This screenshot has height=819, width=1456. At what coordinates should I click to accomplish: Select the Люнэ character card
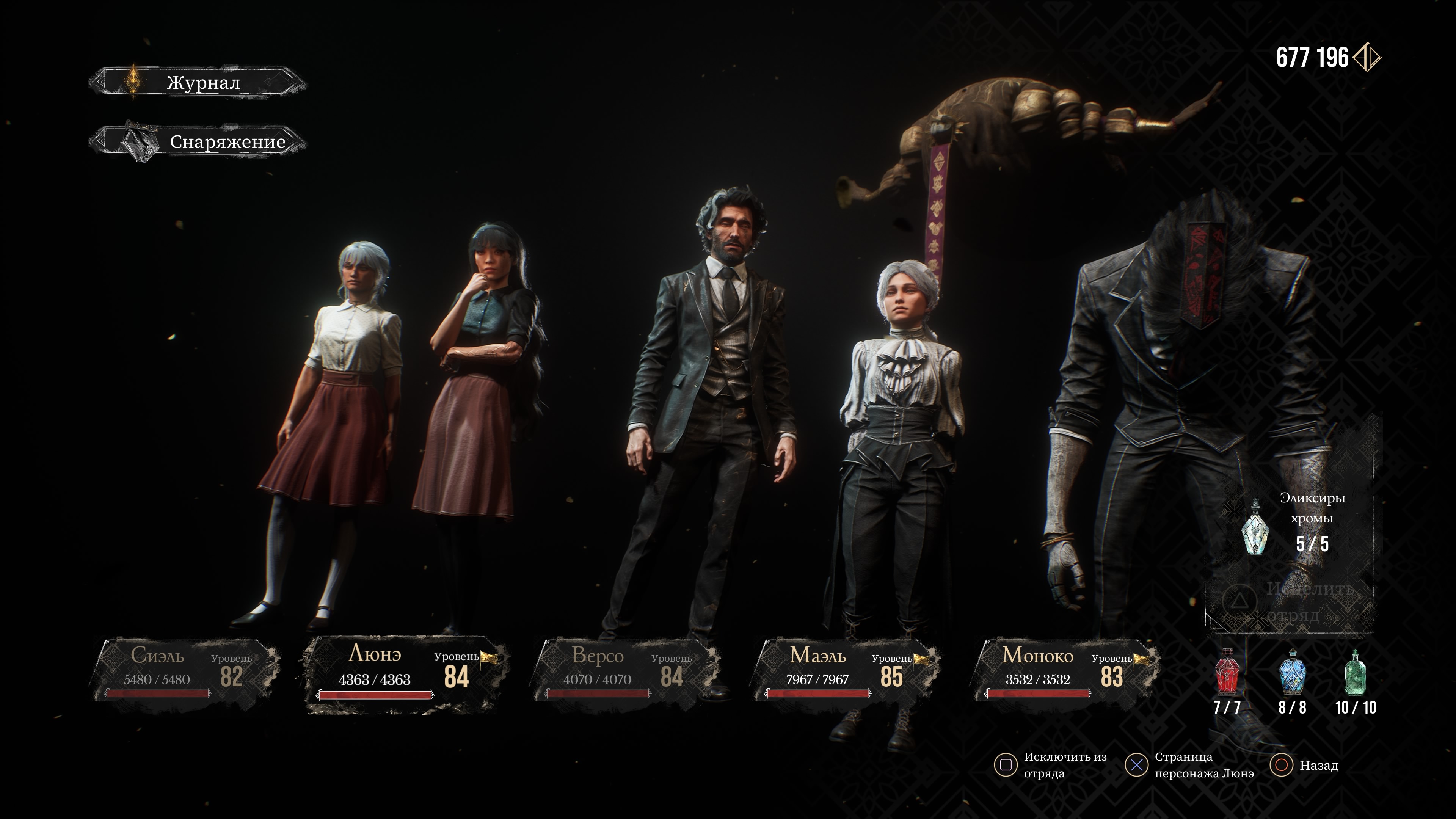pyautogui.click(x=405, y=673)
